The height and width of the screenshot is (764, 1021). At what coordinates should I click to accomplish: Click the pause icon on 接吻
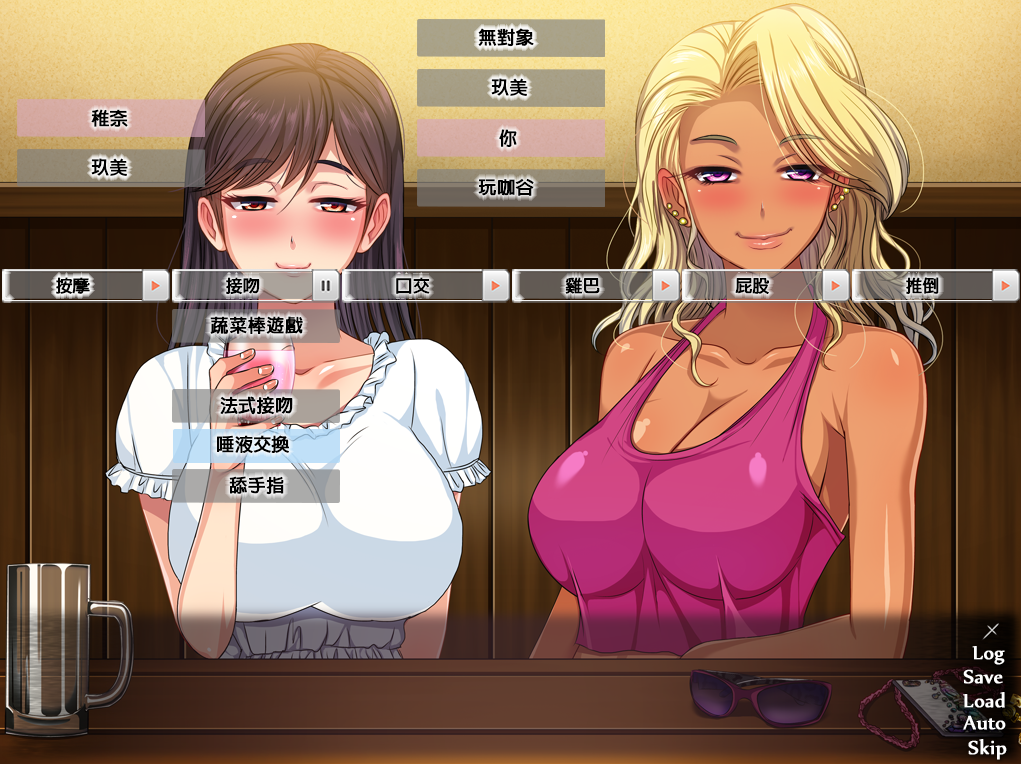tap(326, 286)
